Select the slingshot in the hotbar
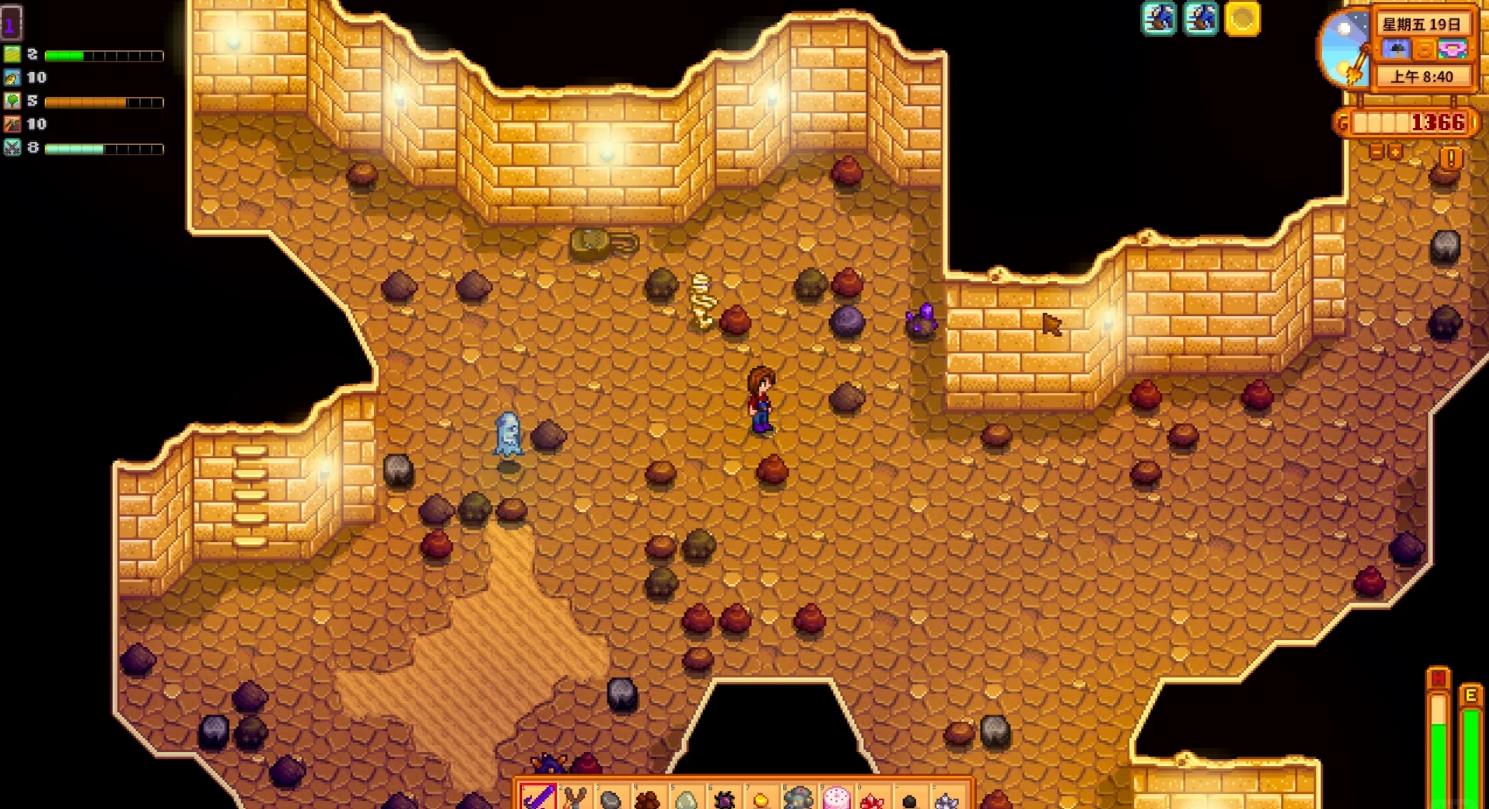Screen dimensions: 1489x809 574,798
